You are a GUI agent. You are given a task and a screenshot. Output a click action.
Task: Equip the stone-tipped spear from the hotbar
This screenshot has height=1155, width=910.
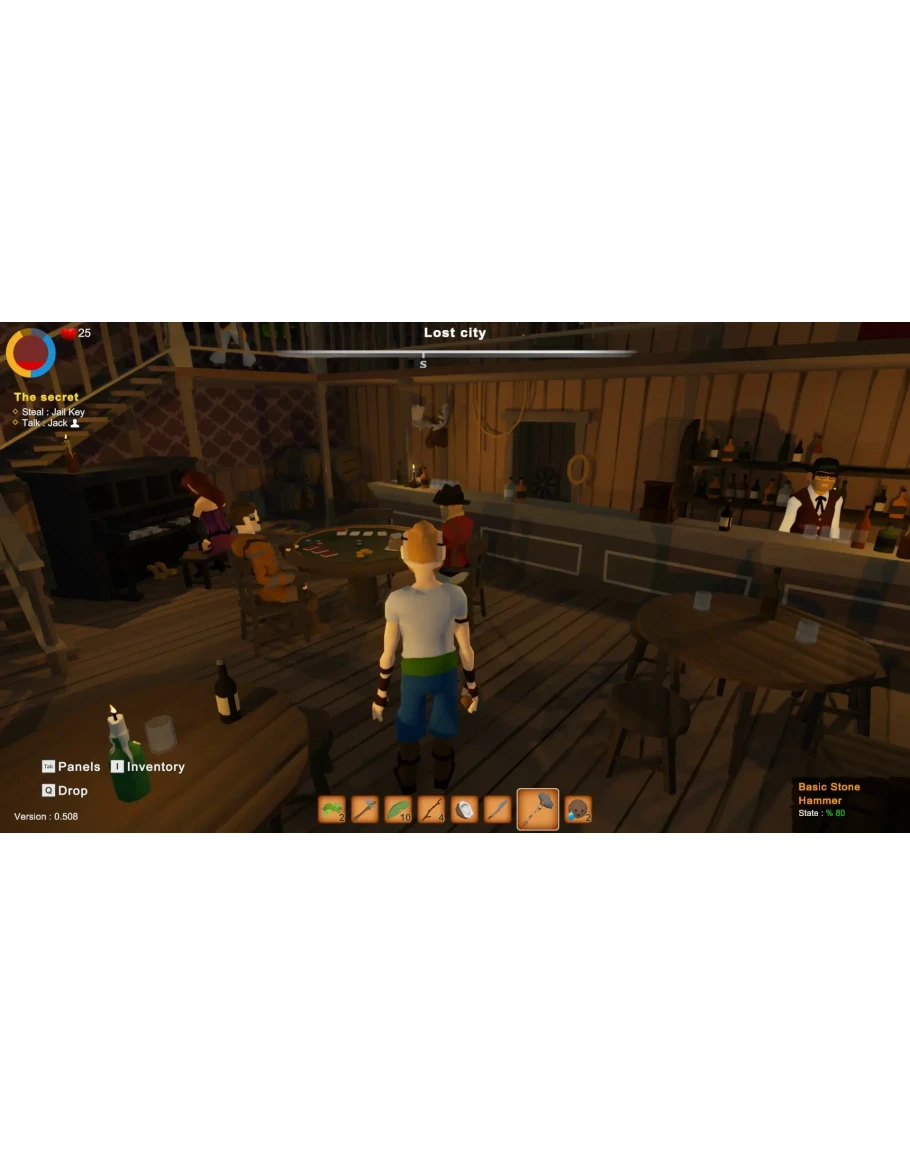pos(365,809)
